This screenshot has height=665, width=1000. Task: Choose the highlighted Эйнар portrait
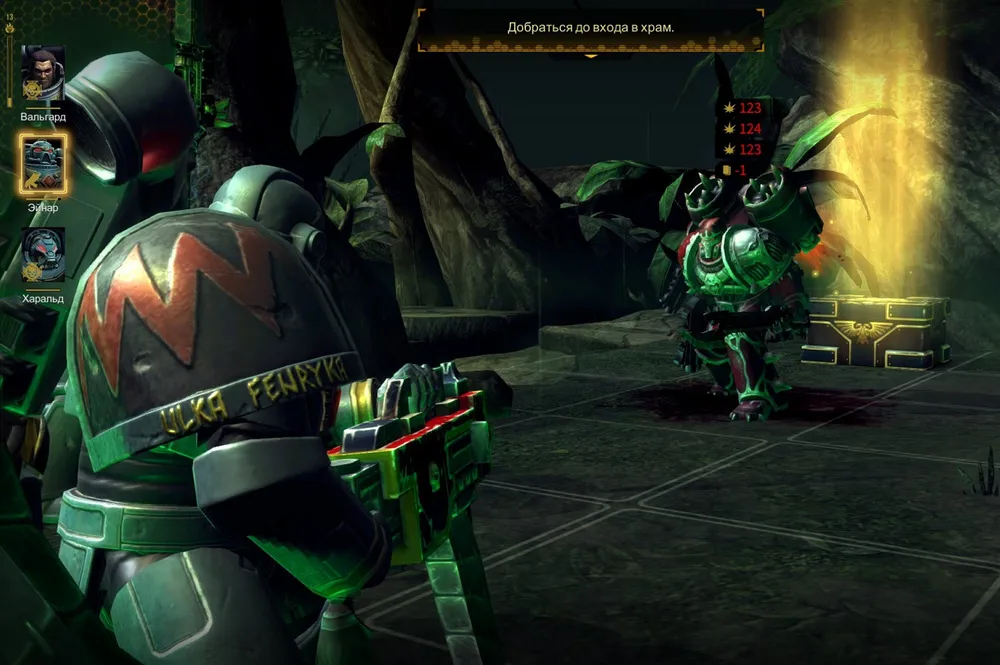[x=43, y=165]
